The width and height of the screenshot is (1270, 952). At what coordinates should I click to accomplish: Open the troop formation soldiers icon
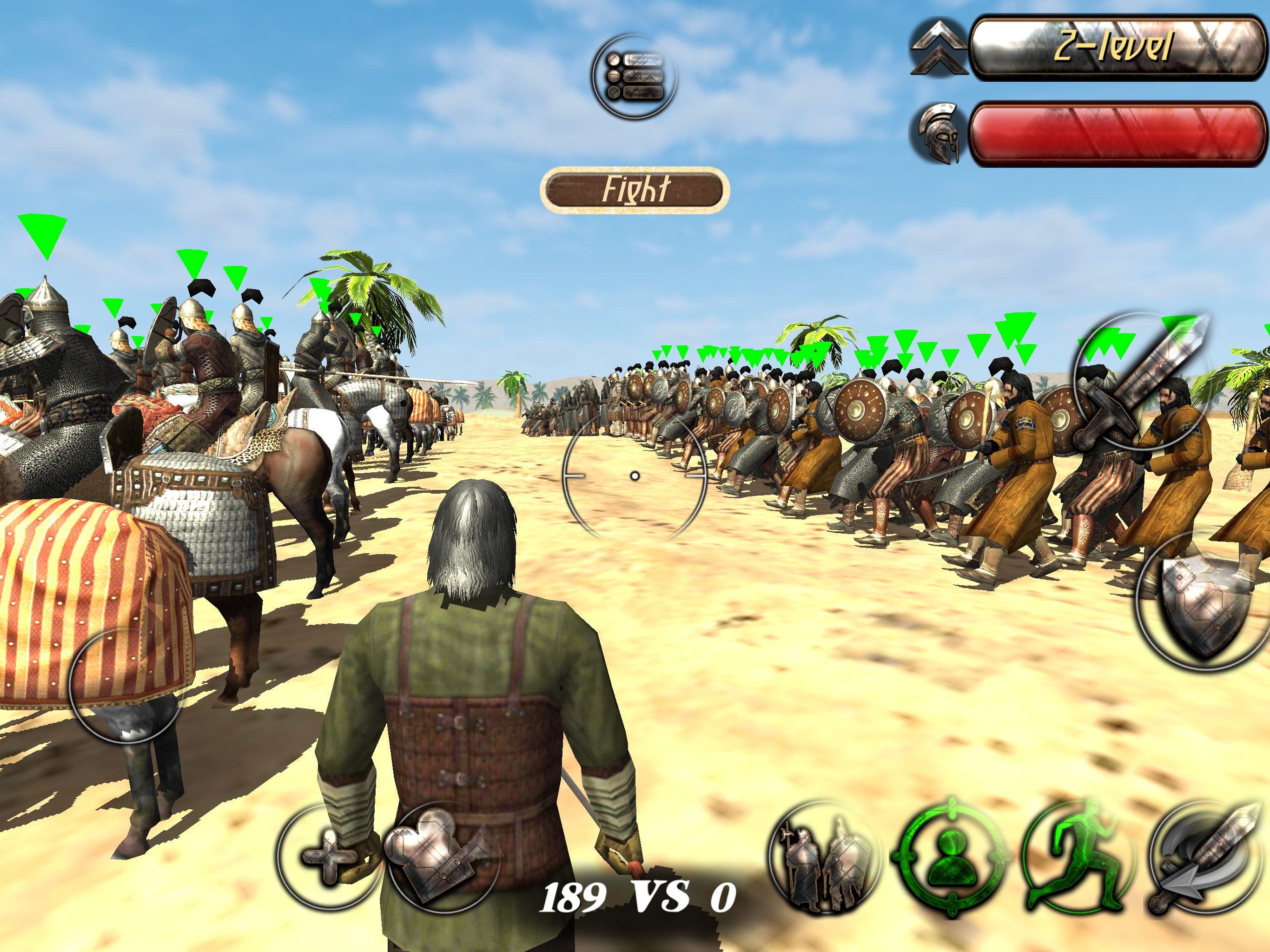pos(825,857)
